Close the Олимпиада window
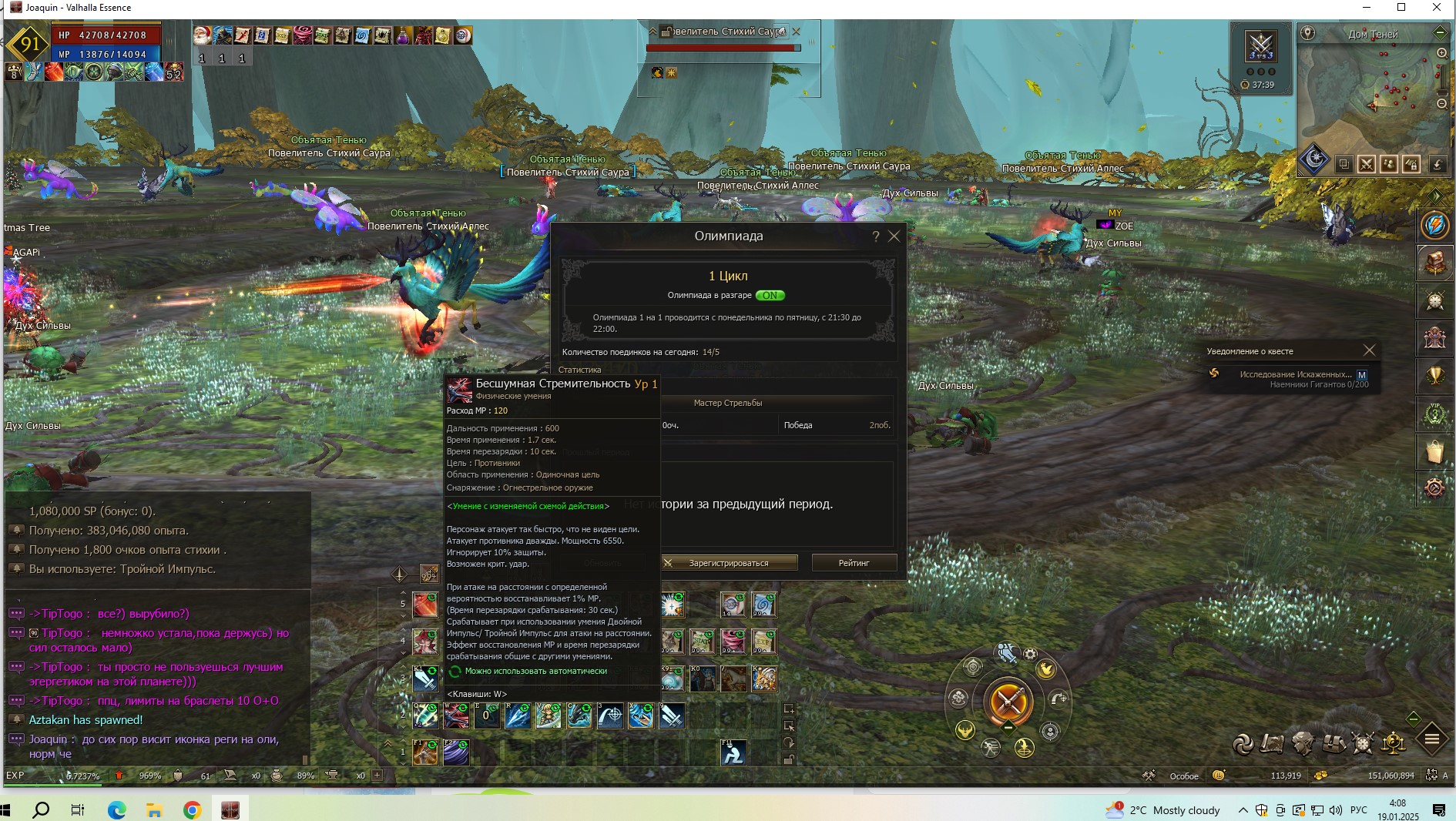Viewport: 1456px width, 821px height. pos(894,236)
